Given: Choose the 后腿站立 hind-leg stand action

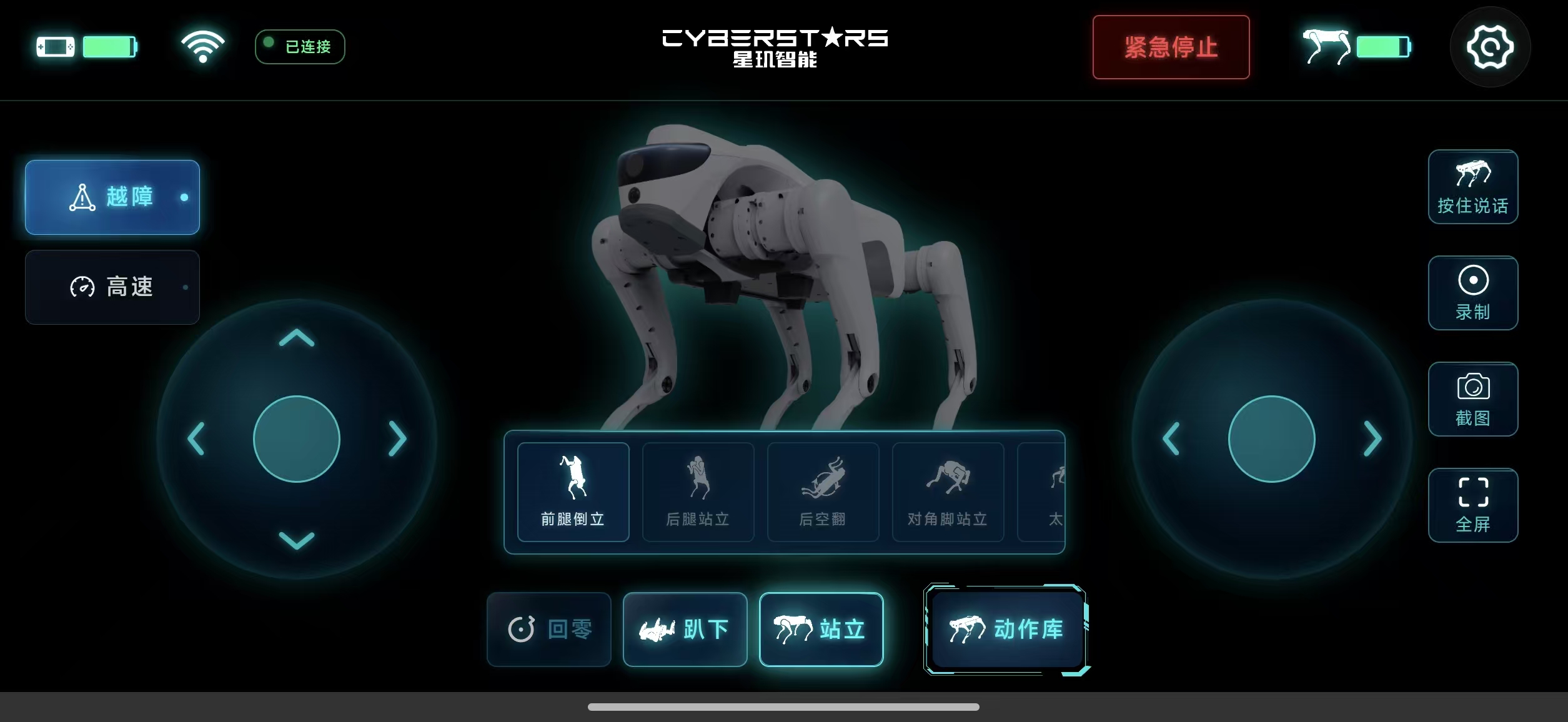Looking at the screenshot, I should click(x=698, y=492).
